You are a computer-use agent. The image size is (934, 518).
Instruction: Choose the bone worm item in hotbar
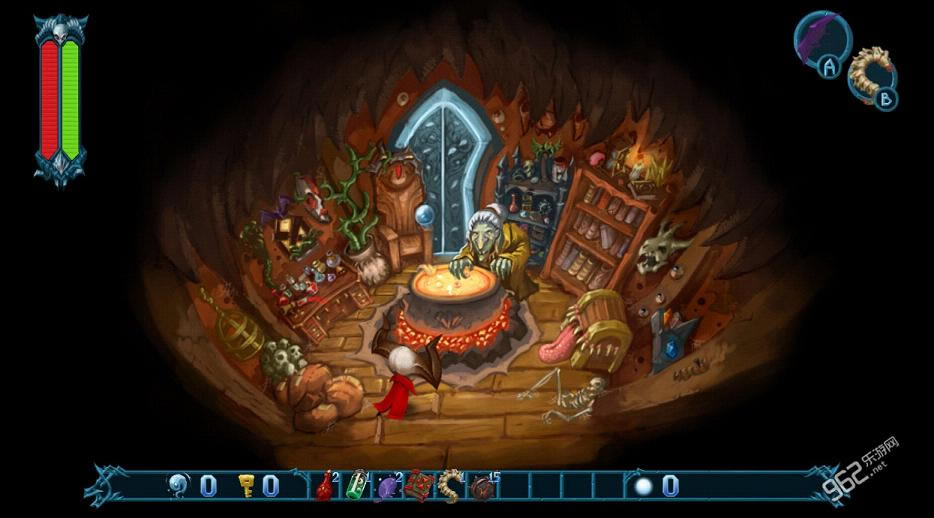[449, 487]
